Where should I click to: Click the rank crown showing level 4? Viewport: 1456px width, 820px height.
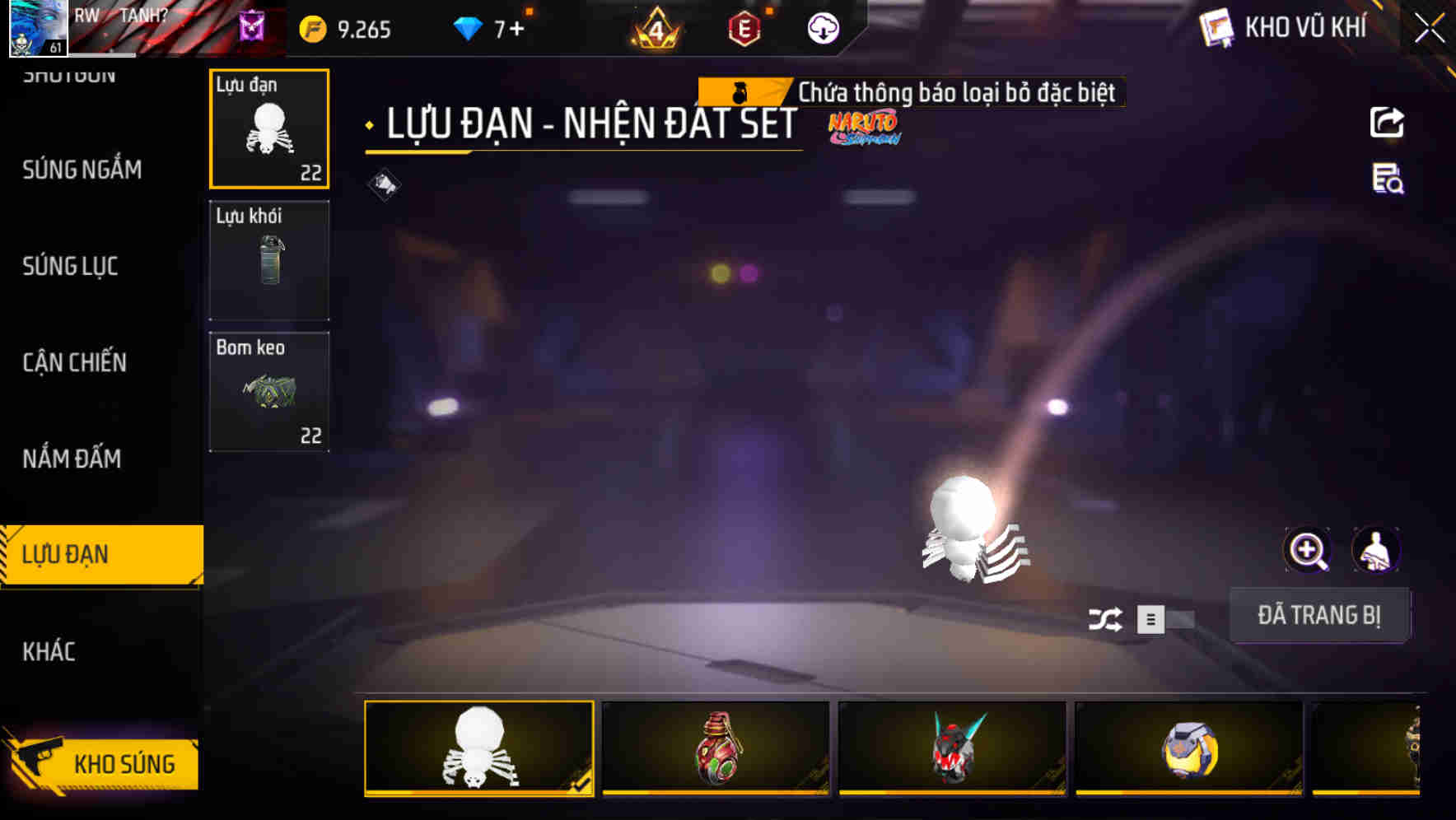click(x=656, y=28)
